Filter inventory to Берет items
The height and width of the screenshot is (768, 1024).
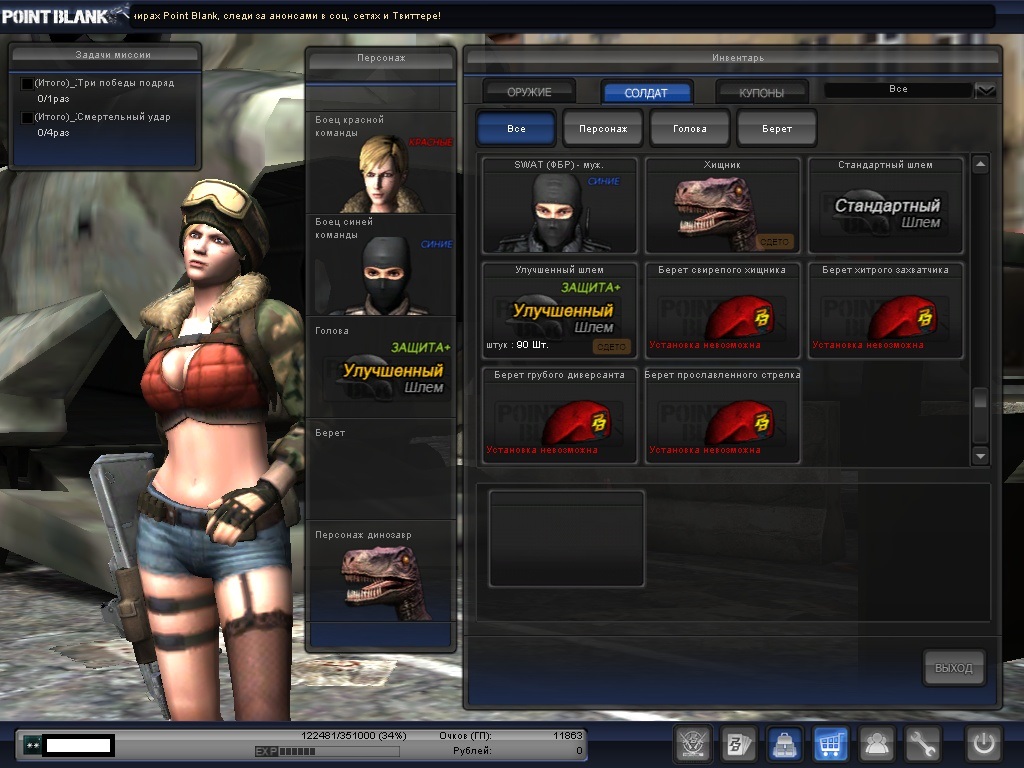point(777,129)
